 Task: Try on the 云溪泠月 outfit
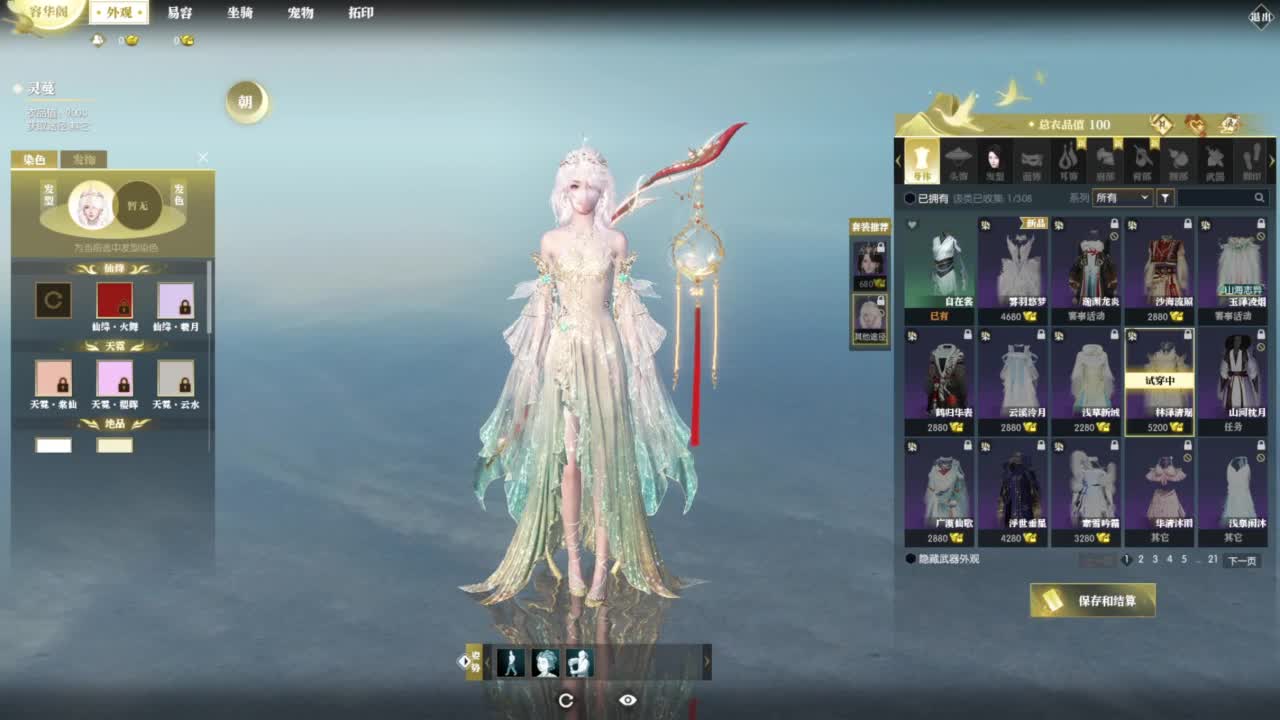pyautogui.click(x=1012, y=381)
